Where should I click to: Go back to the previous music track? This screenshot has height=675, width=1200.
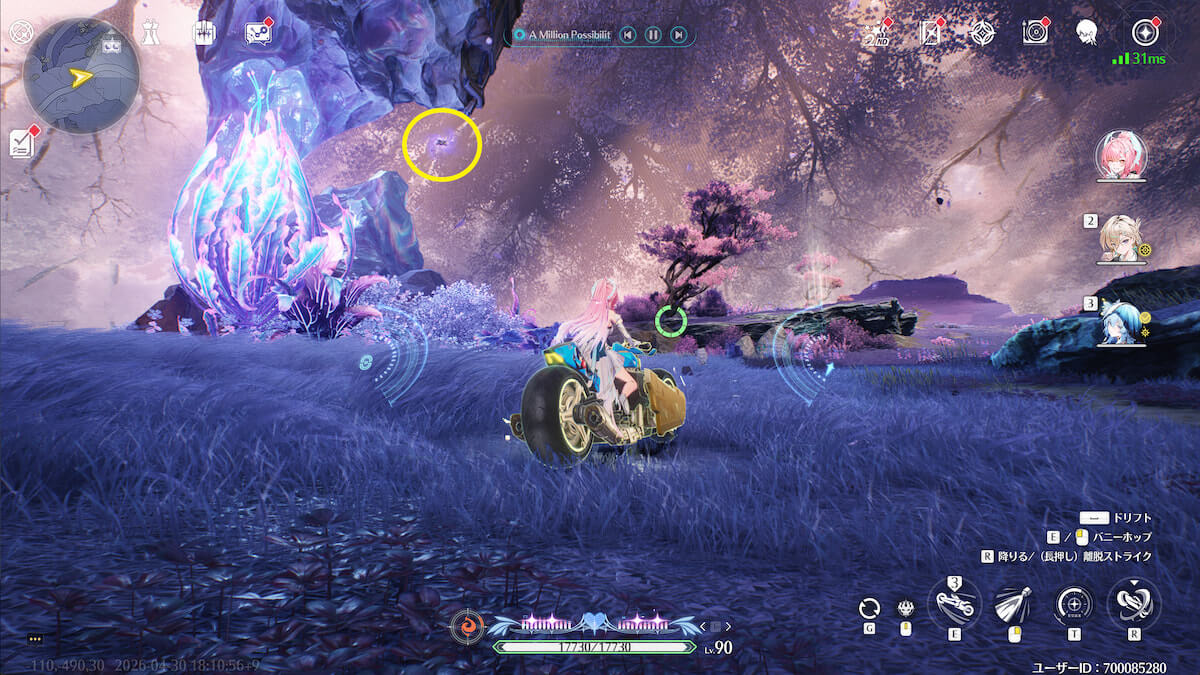coord(627,35)
